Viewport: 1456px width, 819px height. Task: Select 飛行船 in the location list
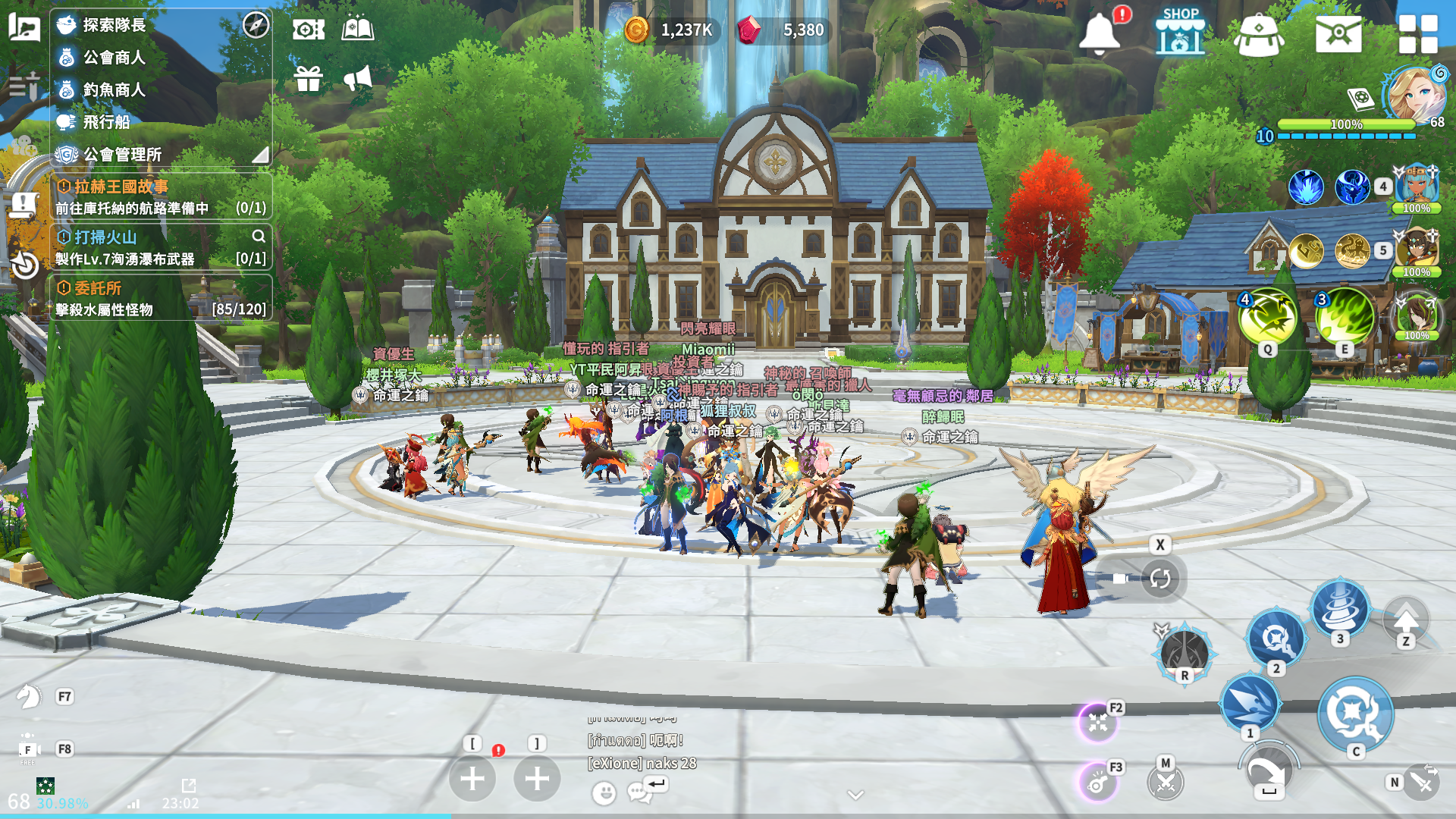106,122
